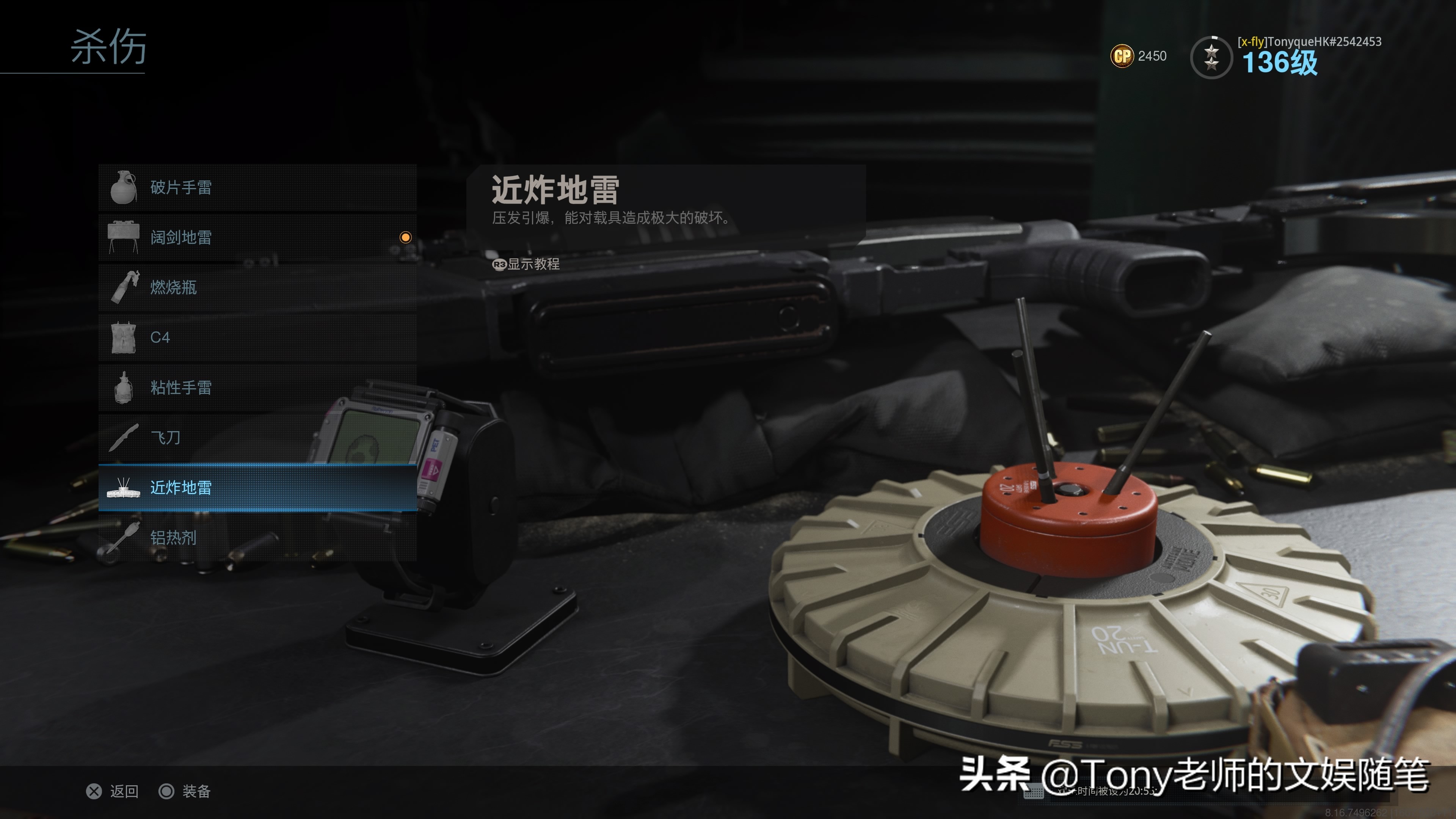The image size is (1456, 819).
Task: Open the player rank emblem profile
Action: [x=1211, y=57]
